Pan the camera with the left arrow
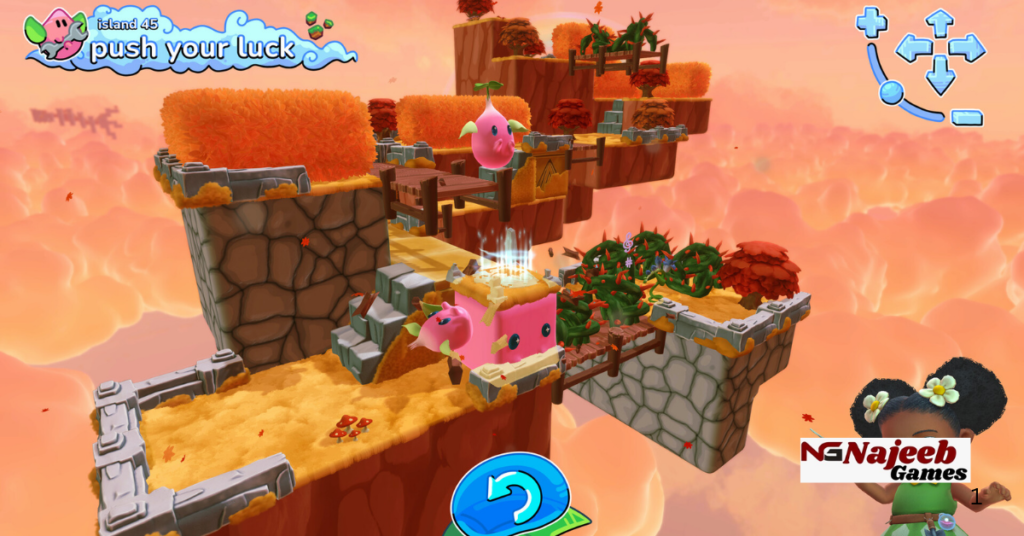The height and width of the screenshot is (536, 1024). click(912, 47)
